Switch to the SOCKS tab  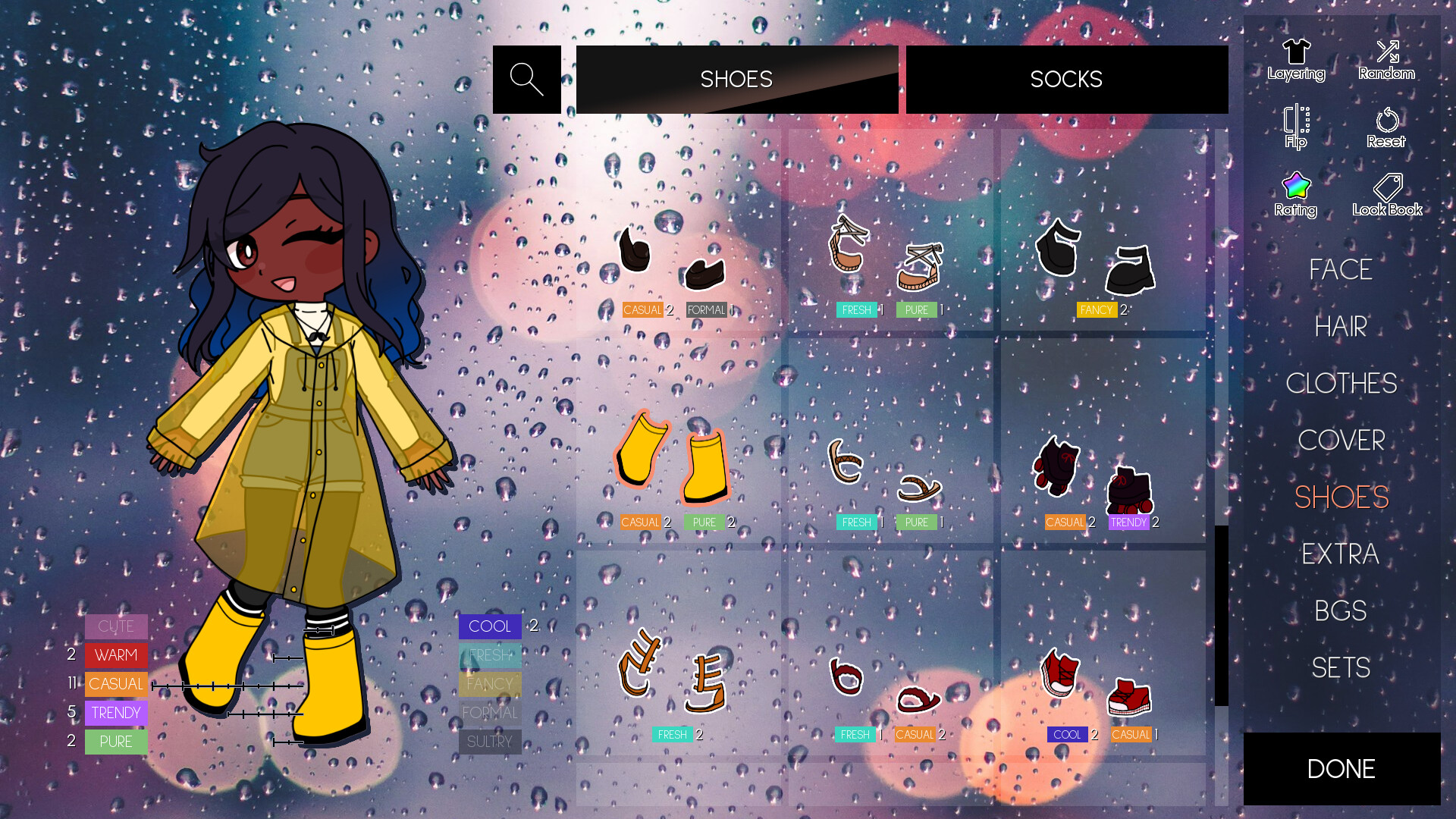click(1066, 79)
